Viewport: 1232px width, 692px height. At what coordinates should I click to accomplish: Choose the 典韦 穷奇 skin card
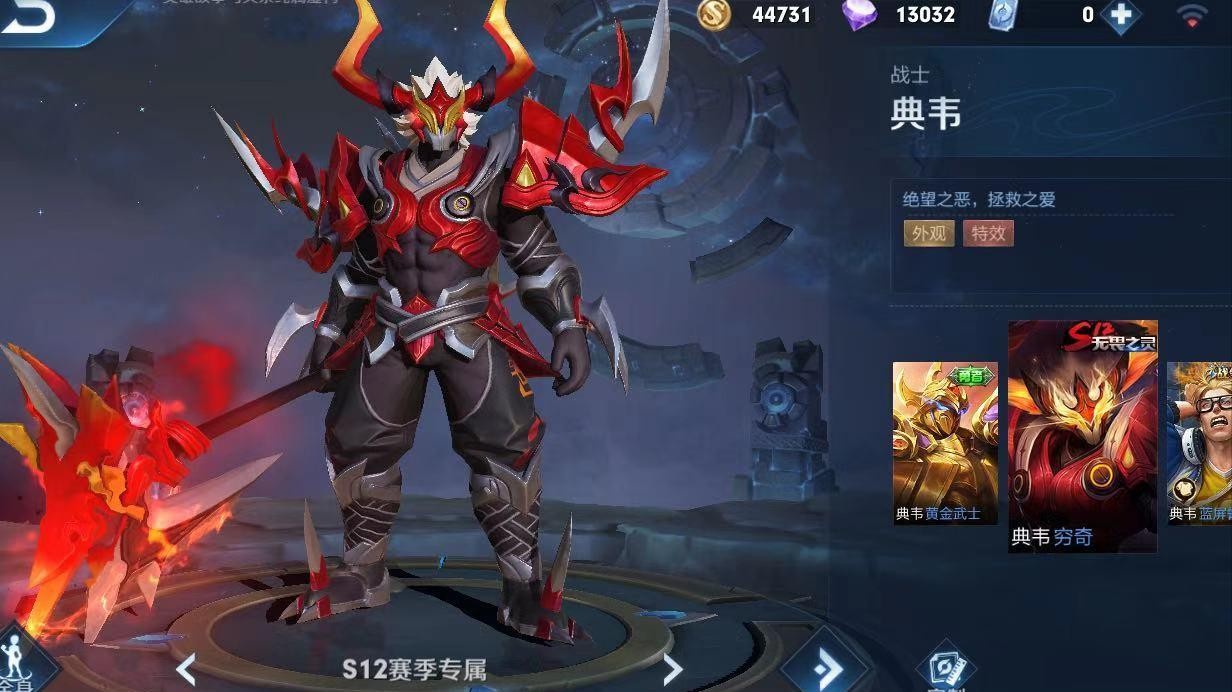point(1082,436)
